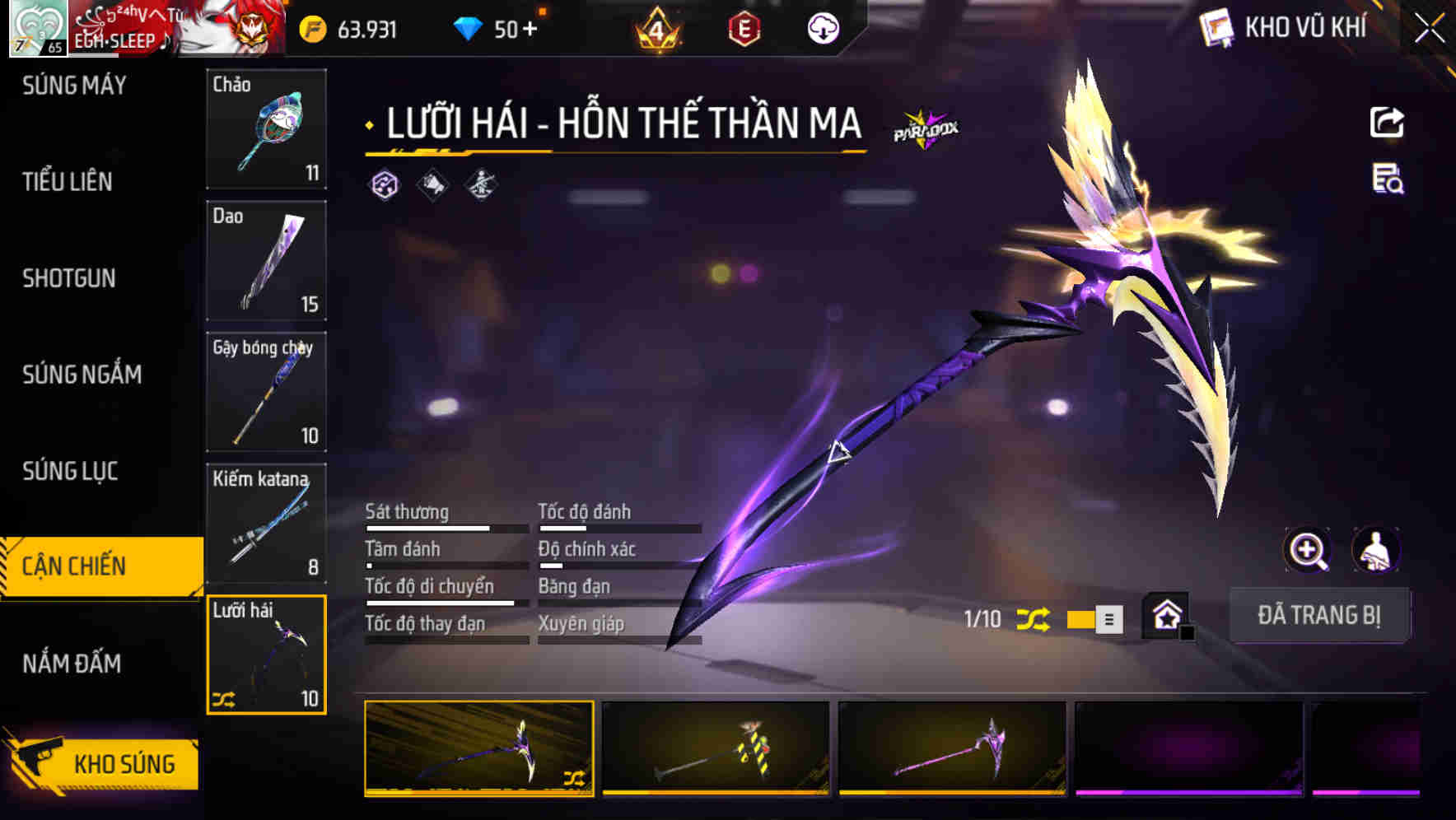Click the cloud download icon in top bar

coord(822,27)
